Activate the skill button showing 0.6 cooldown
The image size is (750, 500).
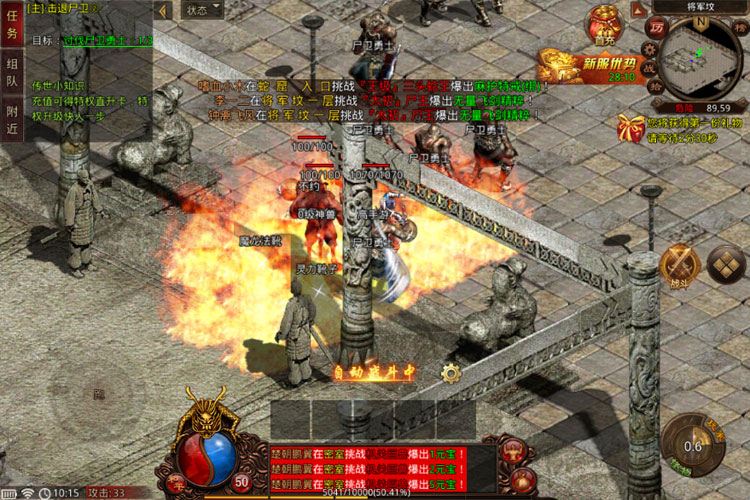[x=691, y=442]
